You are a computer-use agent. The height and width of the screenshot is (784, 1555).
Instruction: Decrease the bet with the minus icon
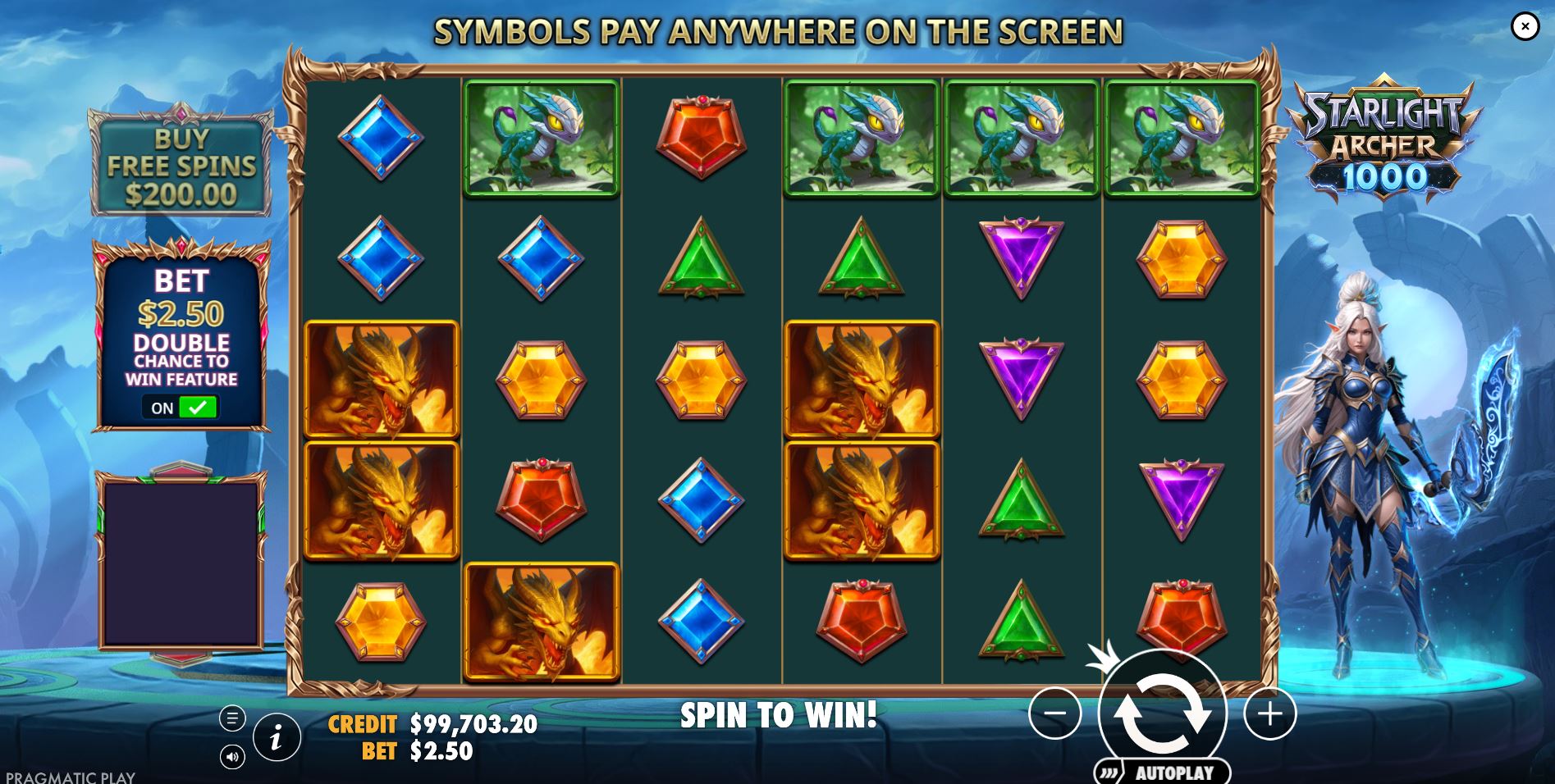(1054, 713)
